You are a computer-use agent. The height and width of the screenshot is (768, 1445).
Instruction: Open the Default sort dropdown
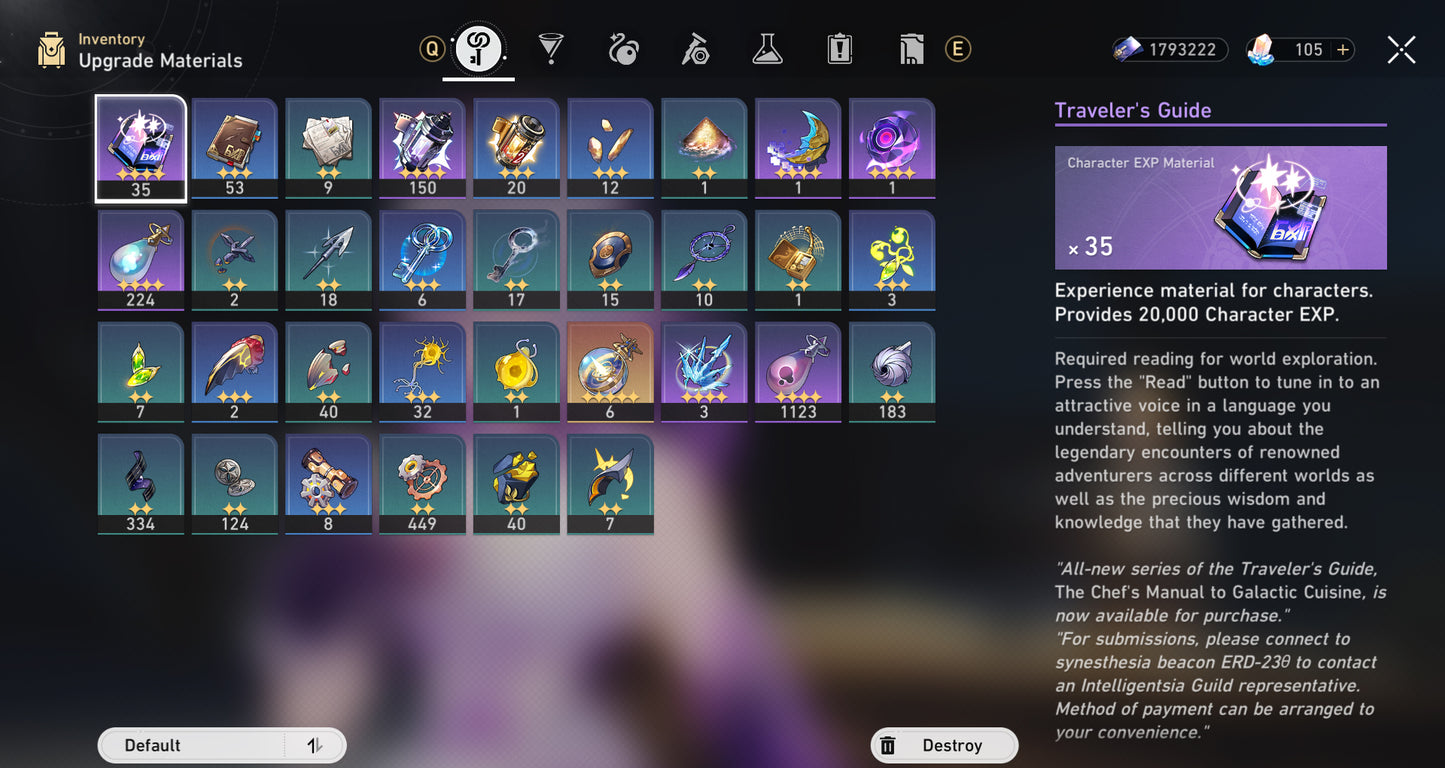coord(190,745)
